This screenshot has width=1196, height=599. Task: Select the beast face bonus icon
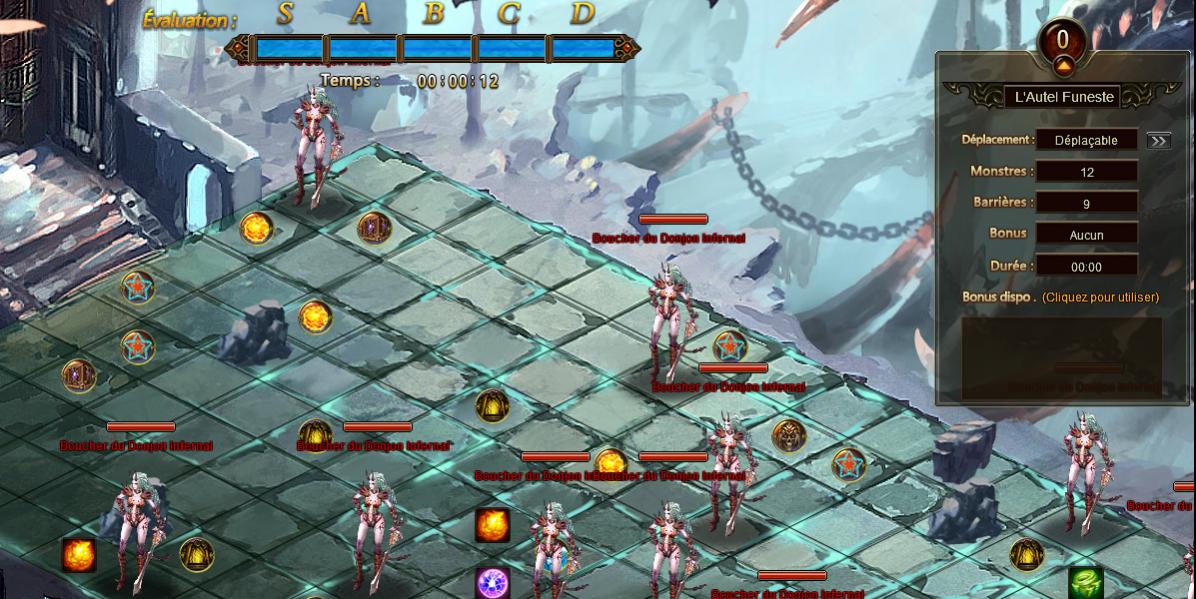(788, 436)
